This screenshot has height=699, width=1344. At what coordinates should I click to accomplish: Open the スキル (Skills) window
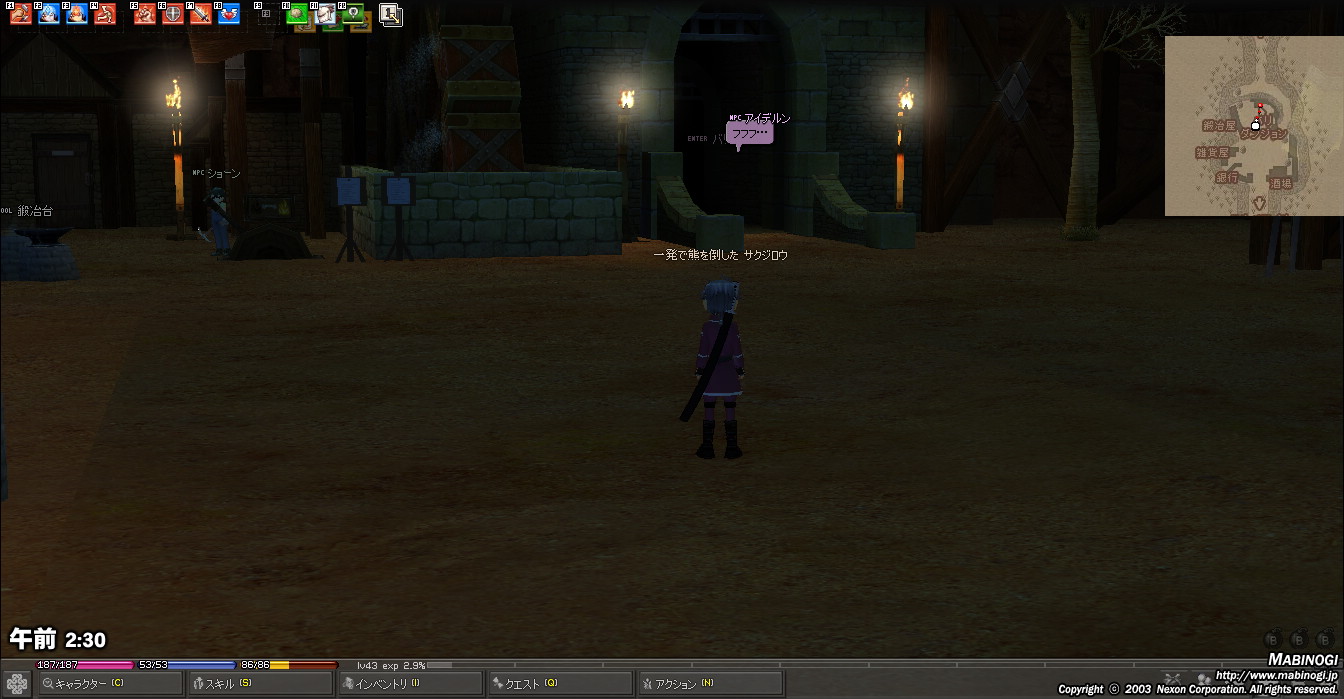(260, 684)
